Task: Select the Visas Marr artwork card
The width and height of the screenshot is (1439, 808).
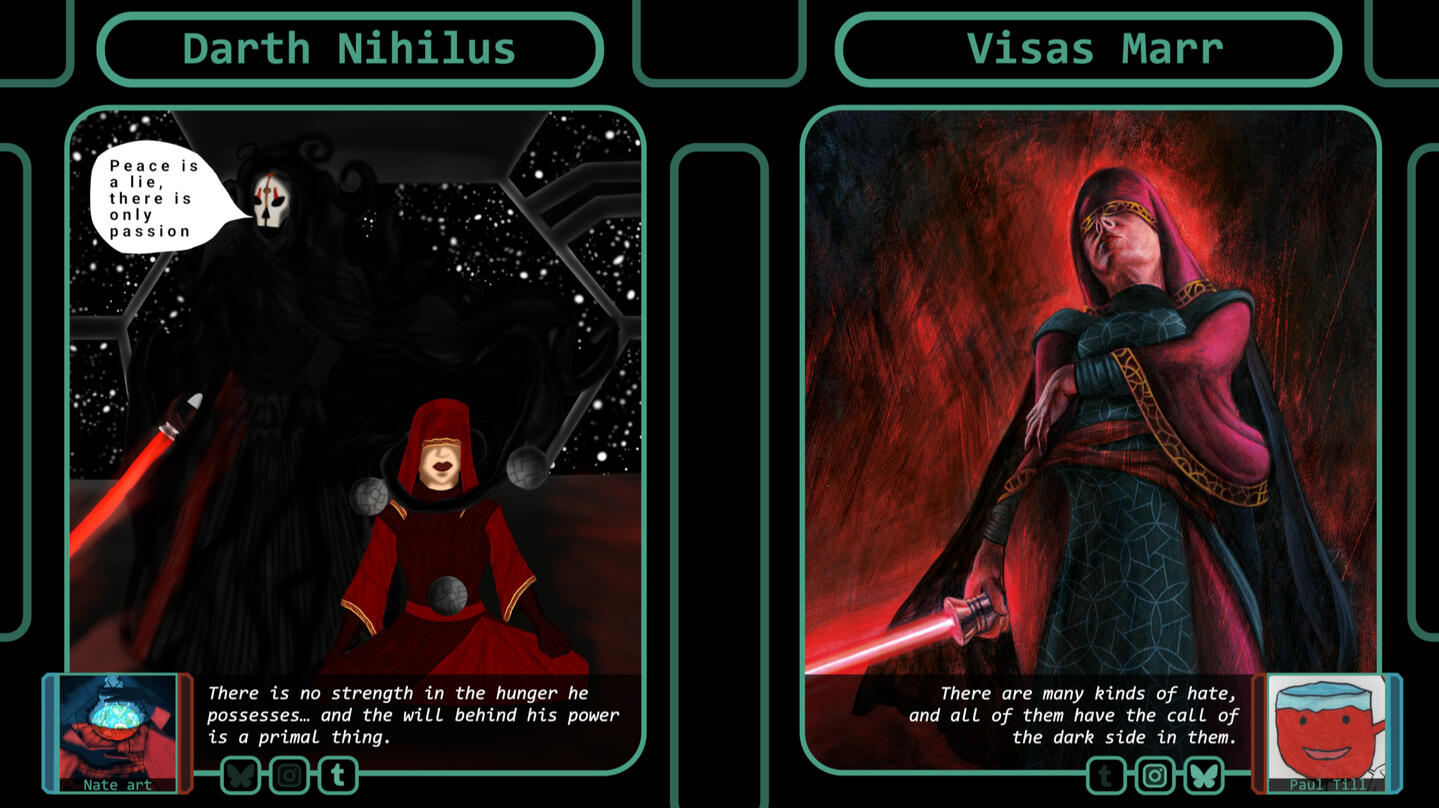Action: coord(1090,400)
